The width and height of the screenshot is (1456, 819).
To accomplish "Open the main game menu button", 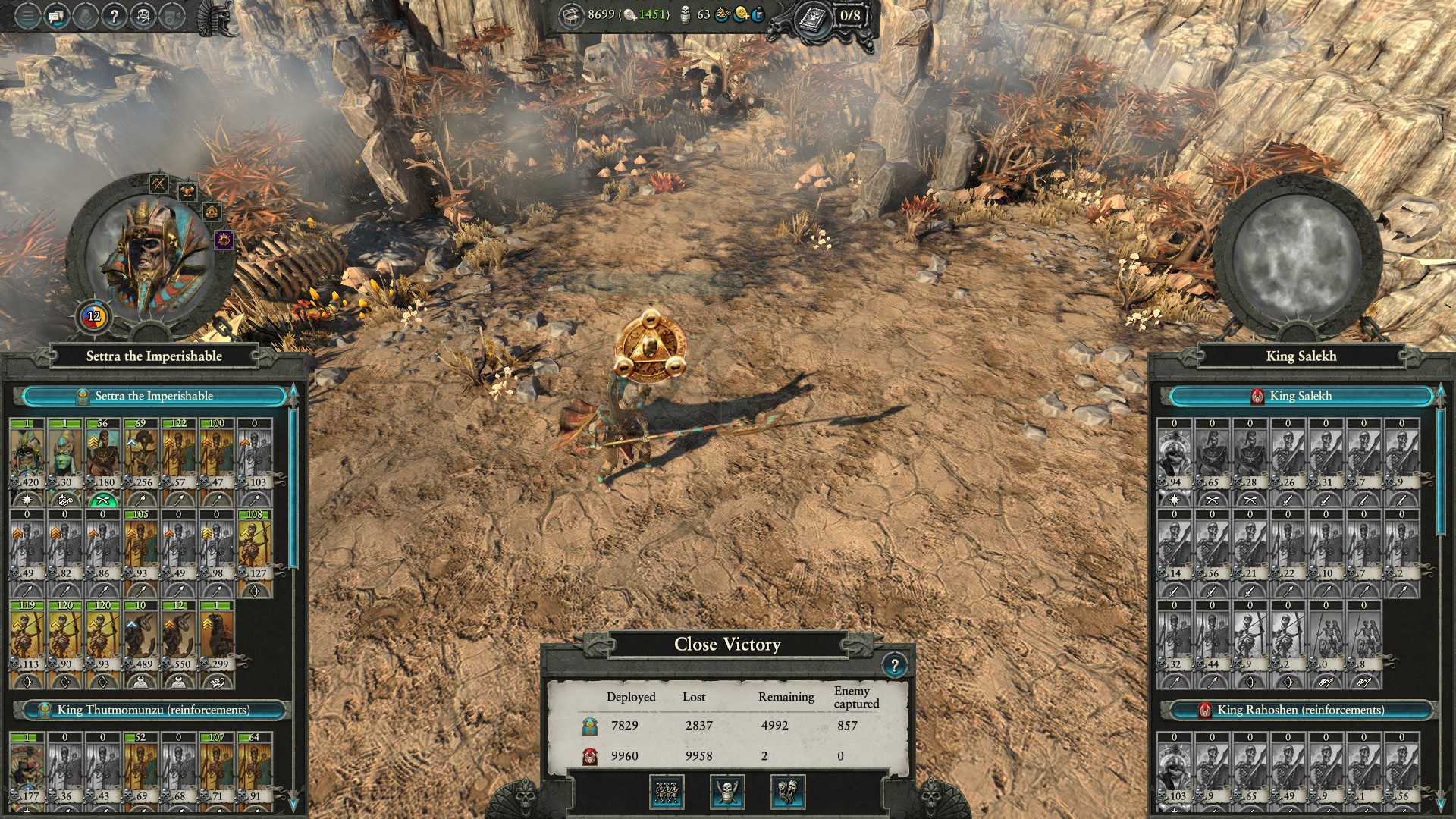I will 27,15.
